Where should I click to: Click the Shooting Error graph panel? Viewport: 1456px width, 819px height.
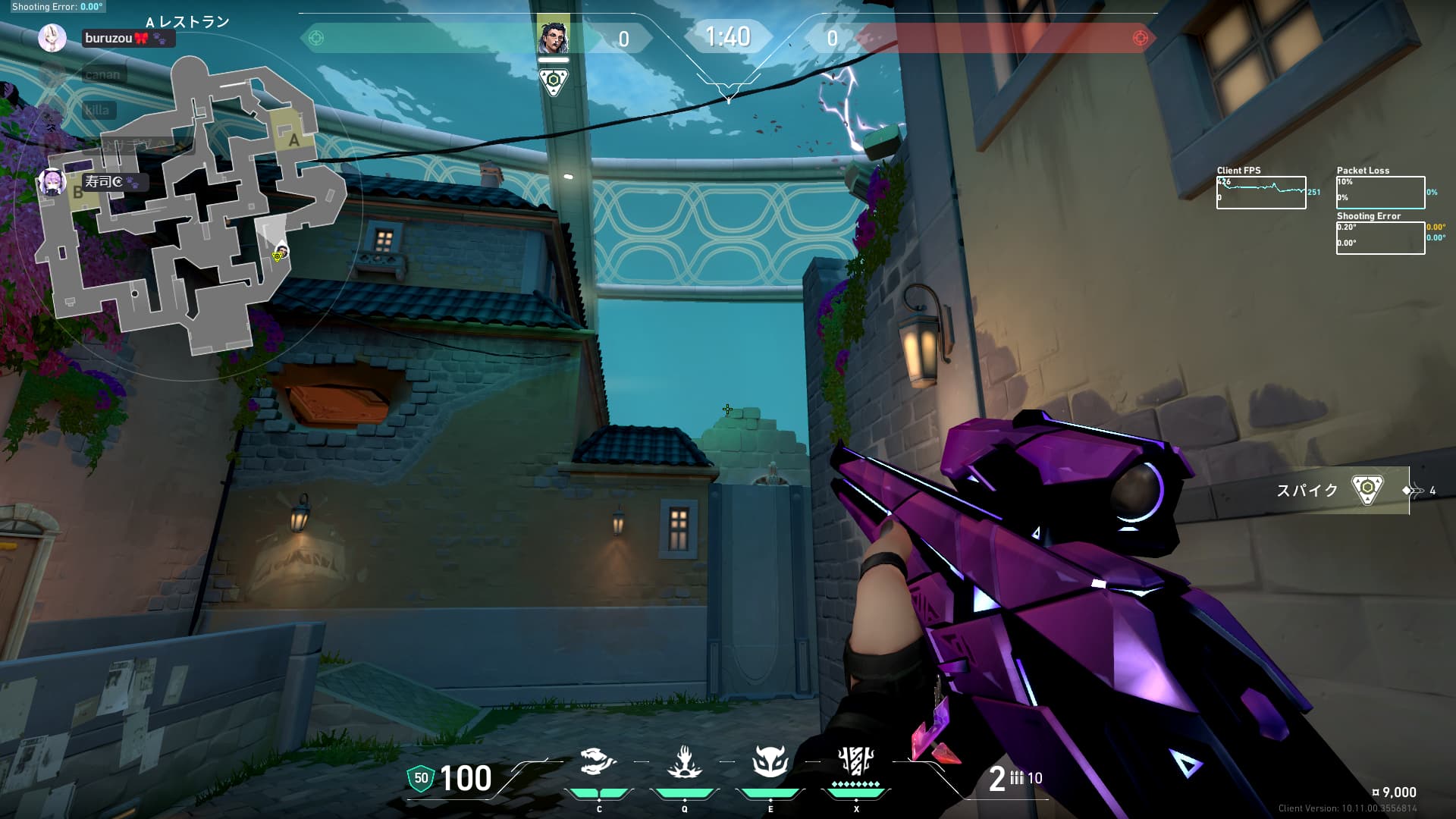1380,237
